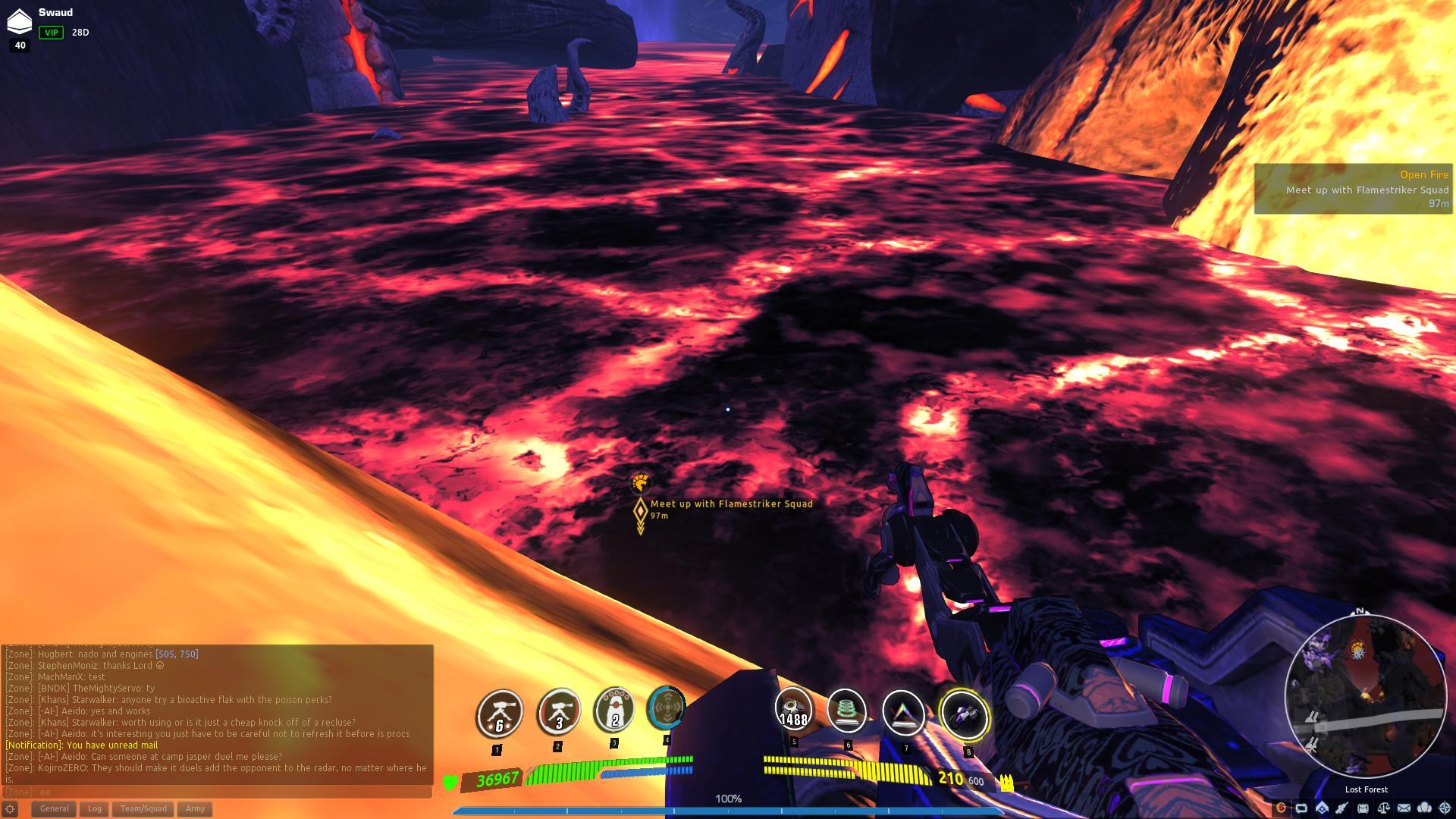The image size is (1456, 819).
Task: Switch to the Army chat tab
Action: pos(194,808)
